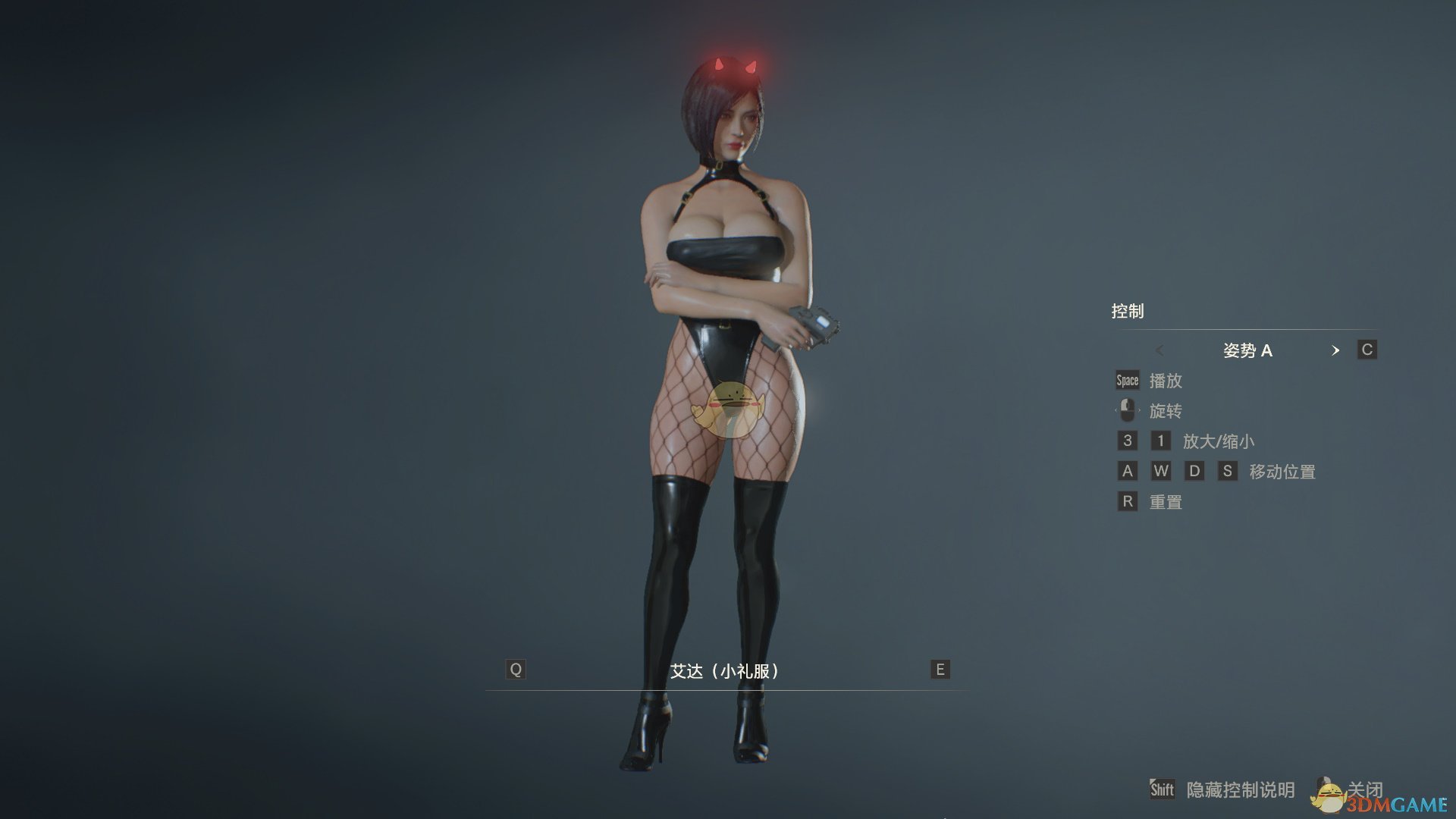Click the D key icon for moving position

click(x=1195, y=471)
